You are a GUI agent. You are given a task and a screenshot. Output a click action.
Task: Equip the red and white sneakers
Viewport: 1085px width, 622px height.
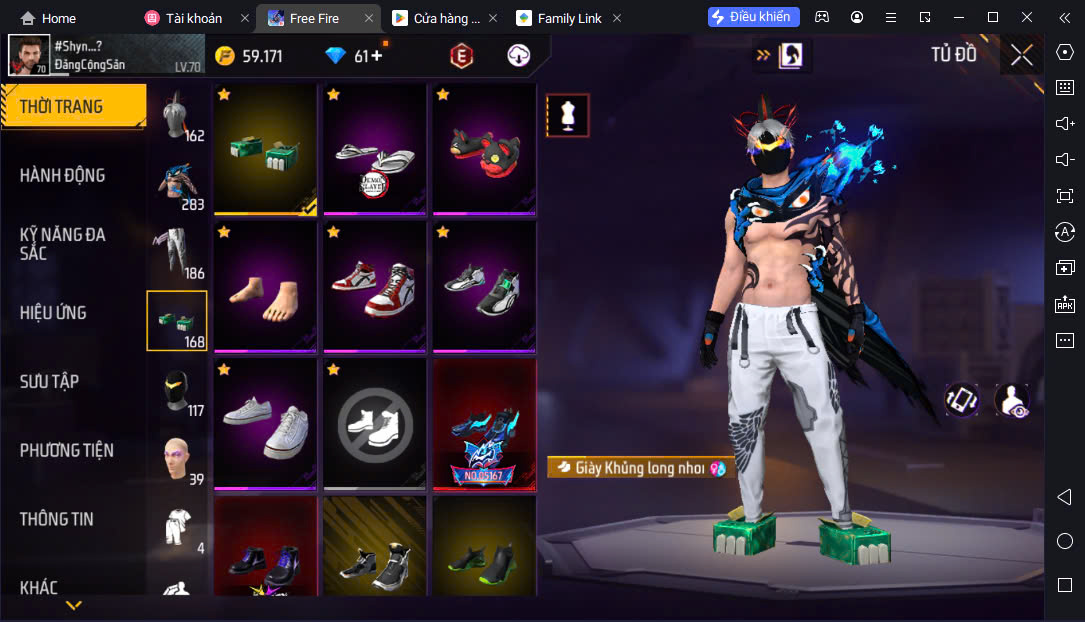pyautogui.click(x=374, y=287)
